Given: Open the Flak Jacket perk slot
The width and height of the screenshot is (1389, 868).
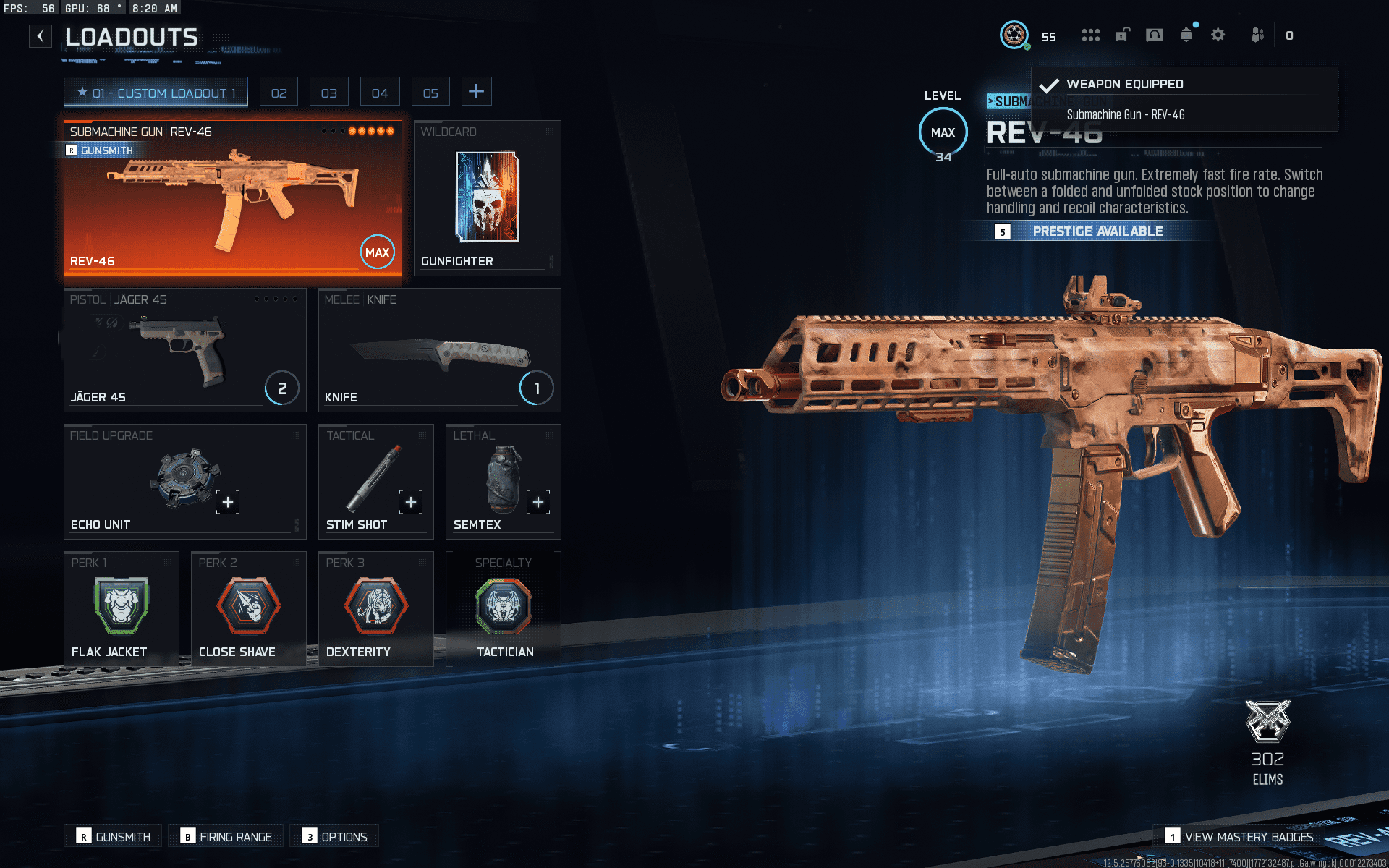Looking at the screenshot, I should [x=121, y=609].
